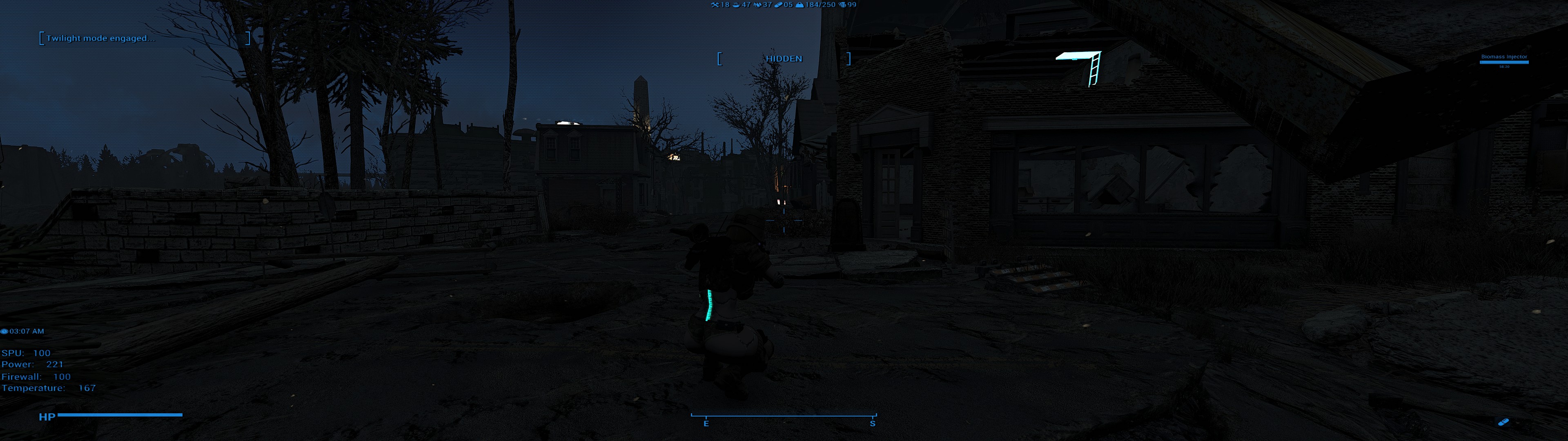Click the wrench scrap materials icon
Screen dimensions: 1568x441
(x=715, y=5)
